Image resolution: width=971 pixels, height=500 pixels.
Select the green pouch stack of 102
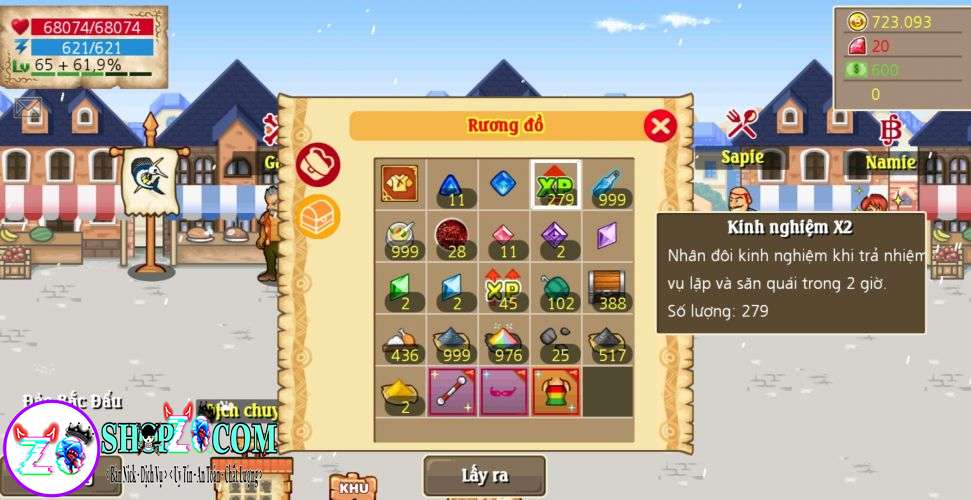pos(556,289)
